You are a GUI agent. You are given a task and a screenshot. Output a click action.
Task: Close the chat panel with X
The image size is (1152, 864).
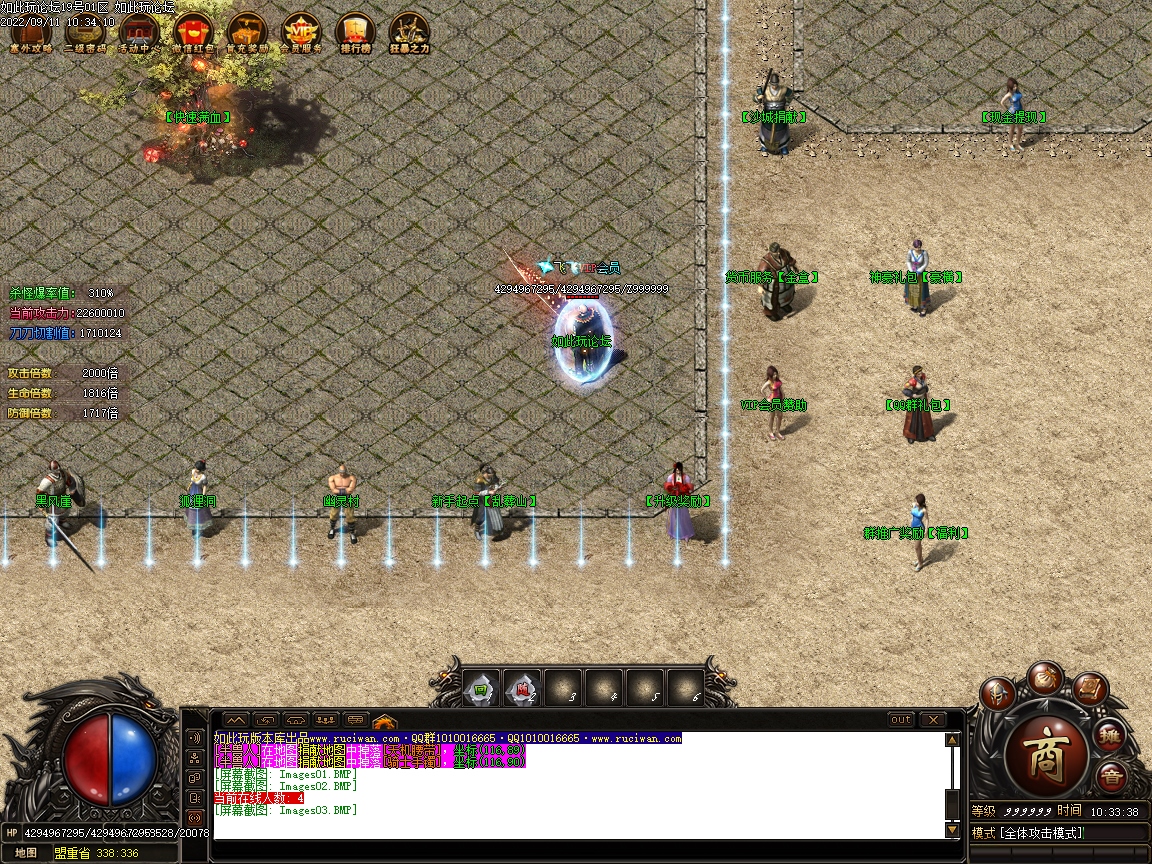932,720
